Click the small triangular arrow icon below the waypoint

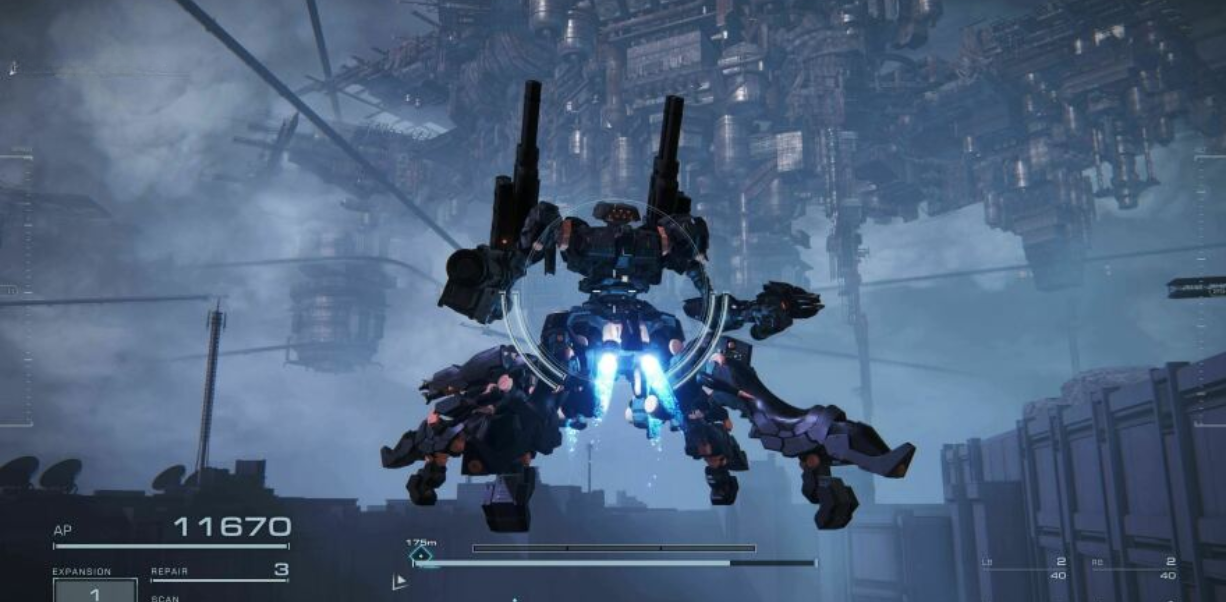click(x=400, y=581)
